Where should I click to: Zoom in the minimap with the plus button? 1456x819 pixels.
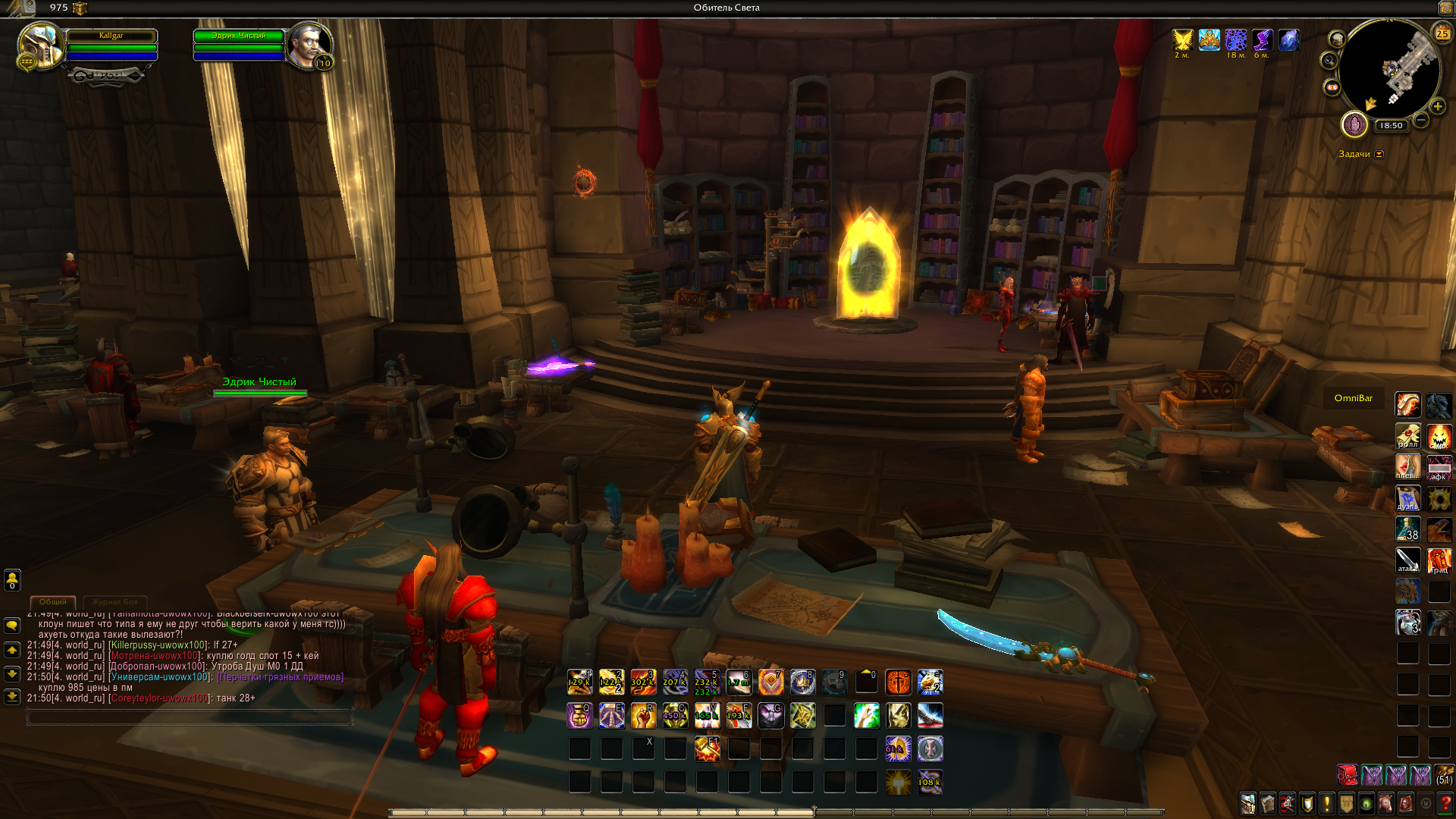pyautogui.click(x=1437, y=107)
